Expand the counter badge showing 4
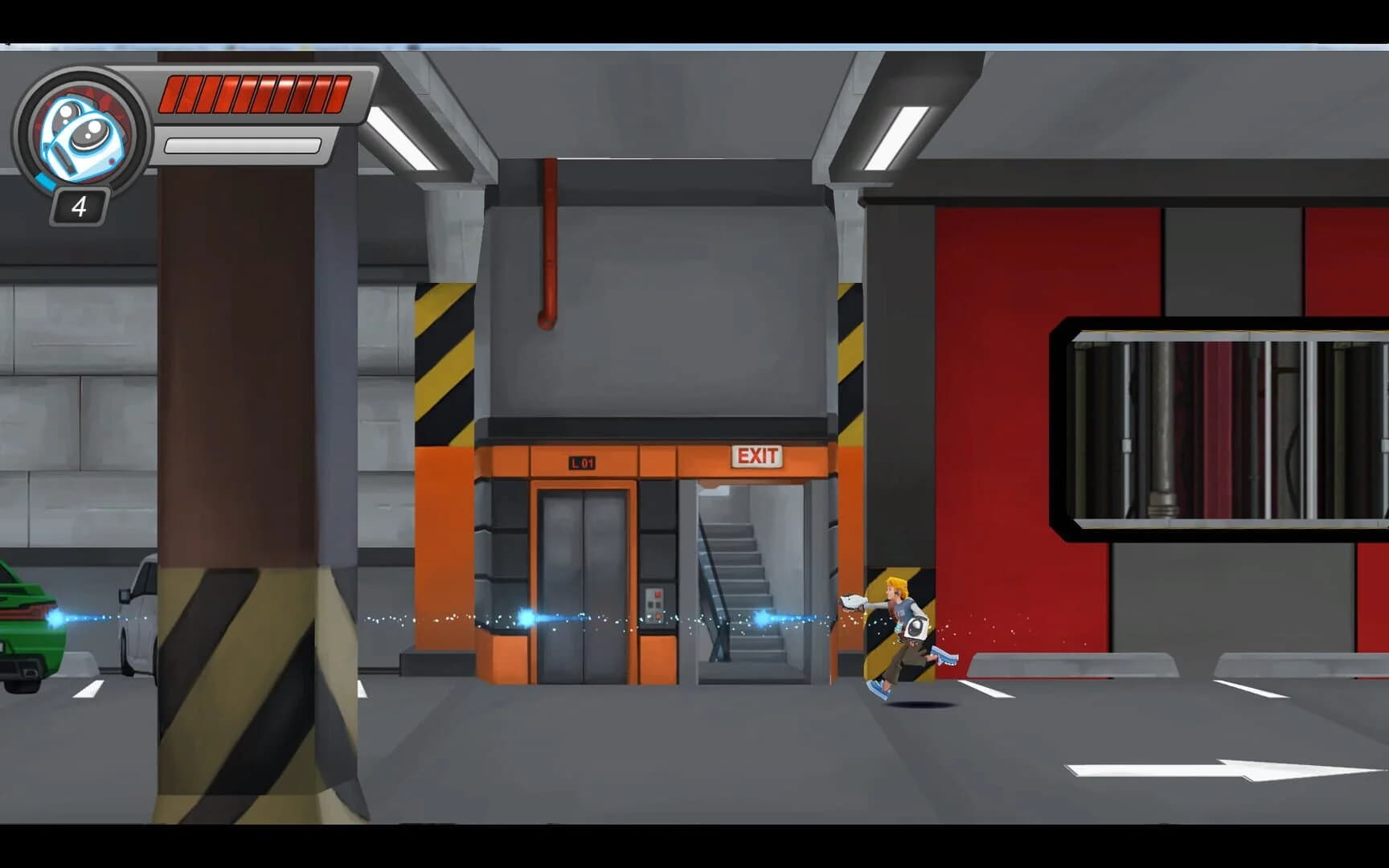 78,207
